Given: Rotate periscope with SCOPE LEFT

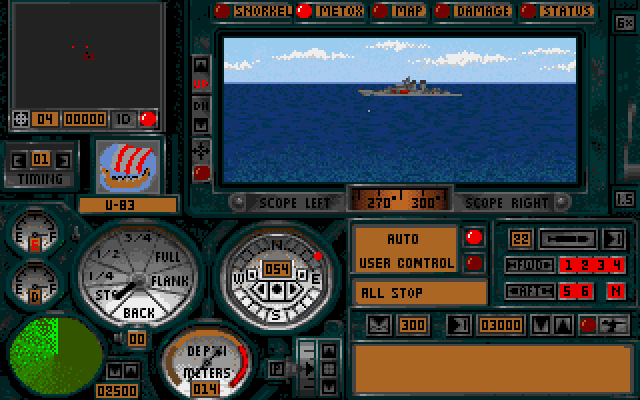Looking at the screenshot, I should (x=291, y=200).
